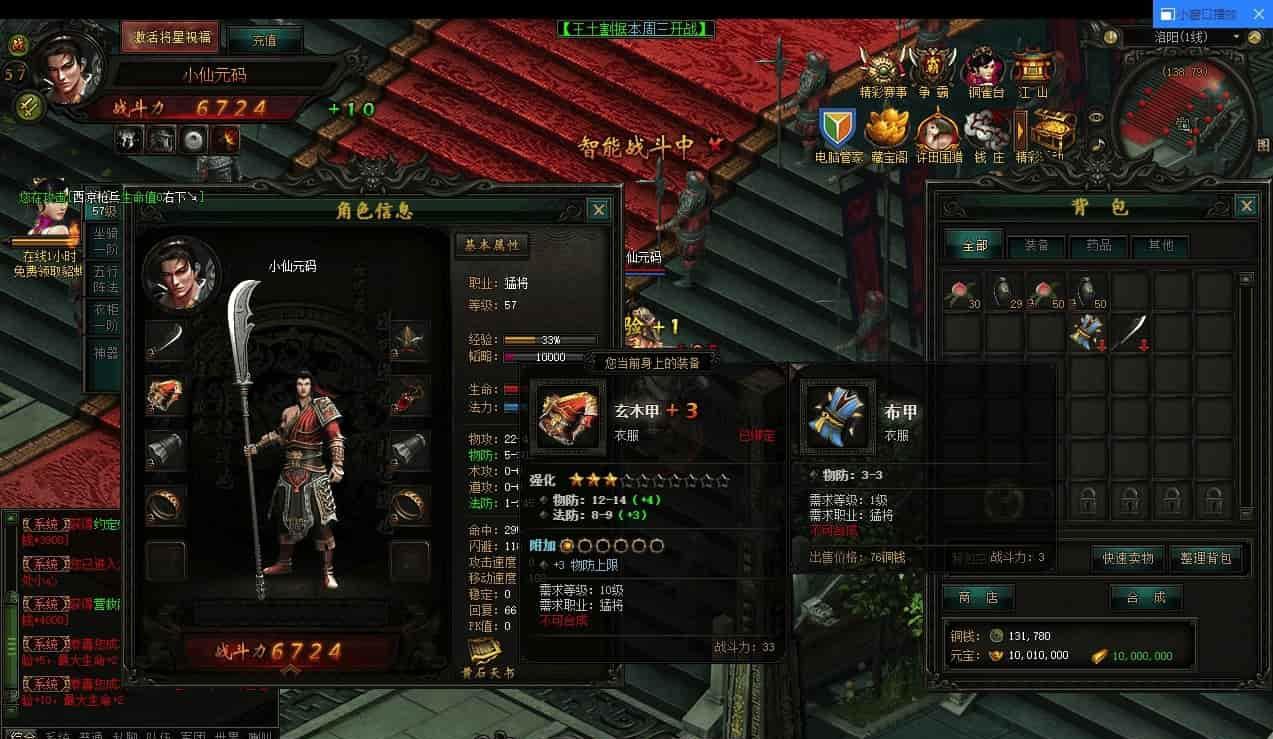Switch to the 五行阵法 side tab
Image resolution: width=1273 pixels, height=739 pixels.
104,279
